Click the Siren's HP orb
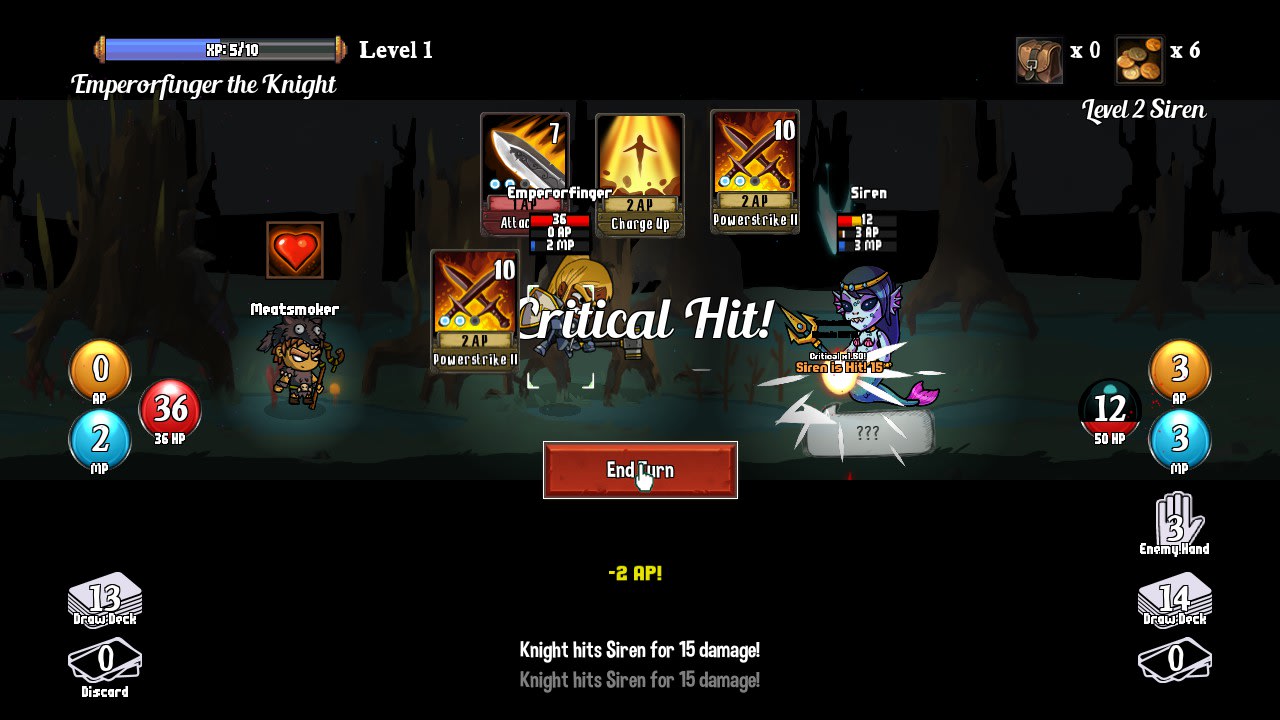Screen dimensions: 1280x720 (1110, 409)
